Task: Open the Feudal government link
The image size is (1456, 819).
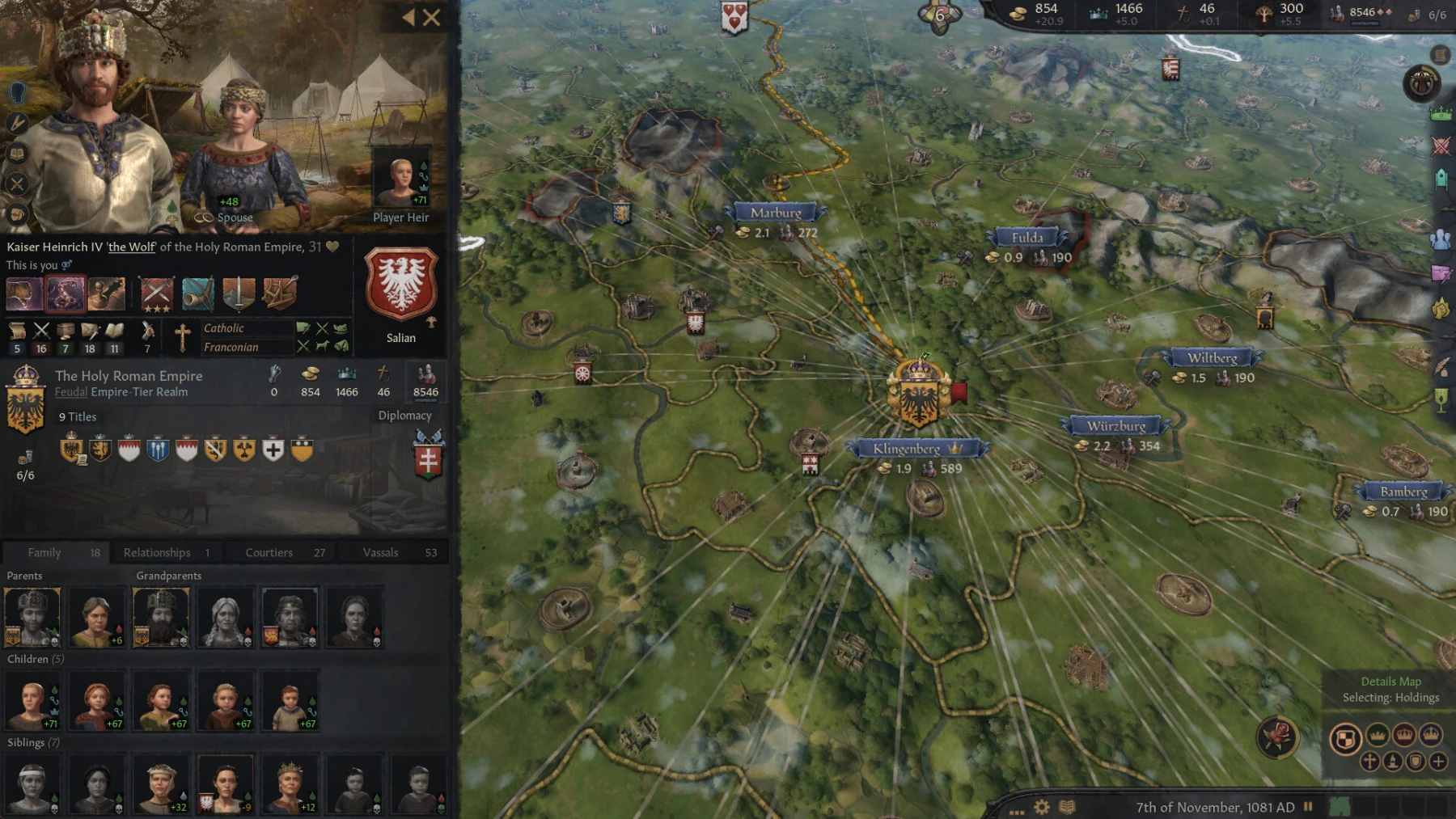Action: click(x=70, y=391)
